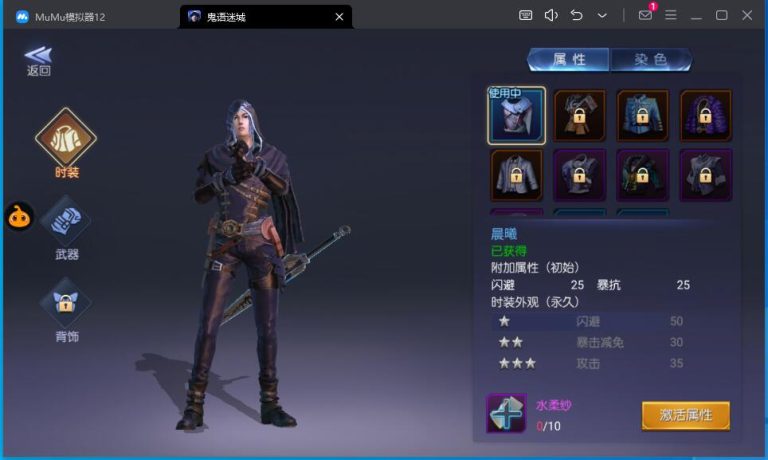Choose the locked purple fur costume
This screenshot has height=460, width=768.
click(x=706, y=114)
